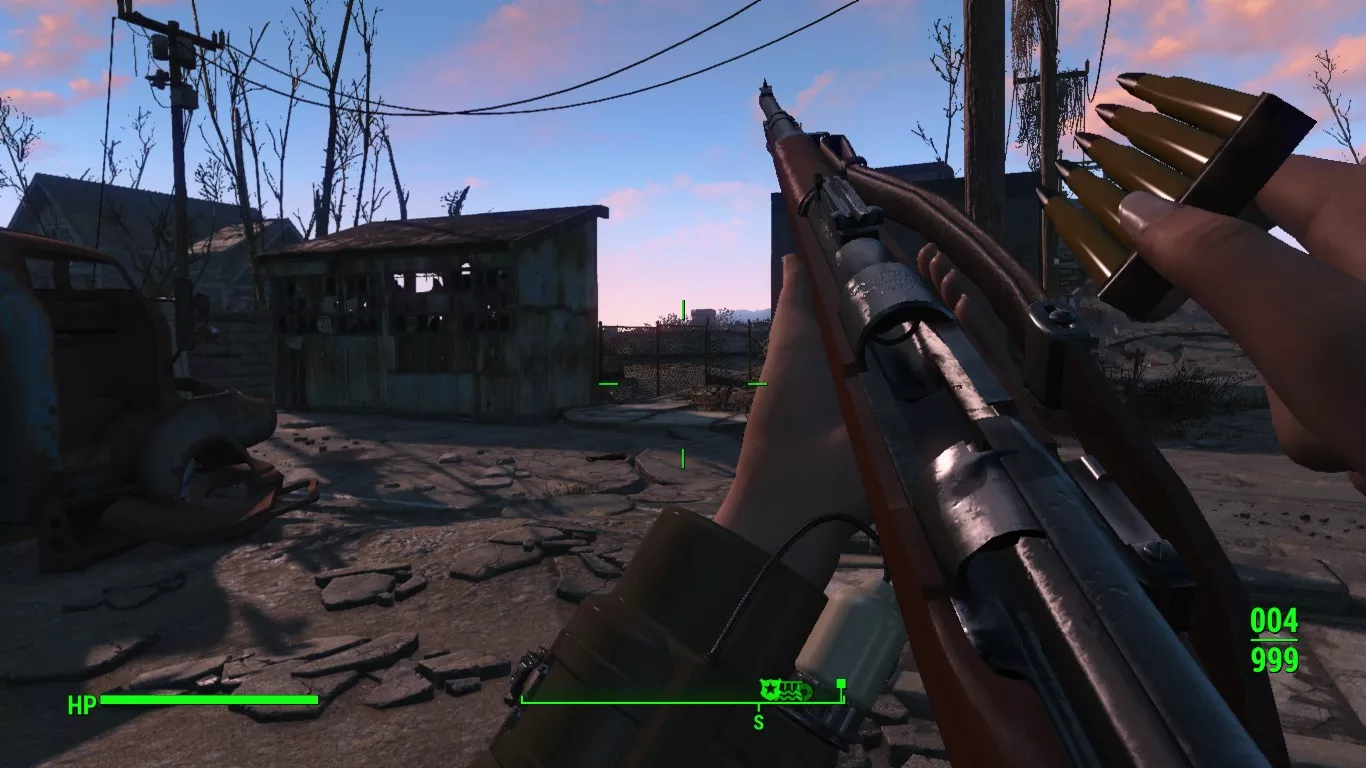Select the square quest marker on the compass
Image resolution: width=1366 pixels, height=768 pixels.
pyautogui.click(x=841, y=685)
